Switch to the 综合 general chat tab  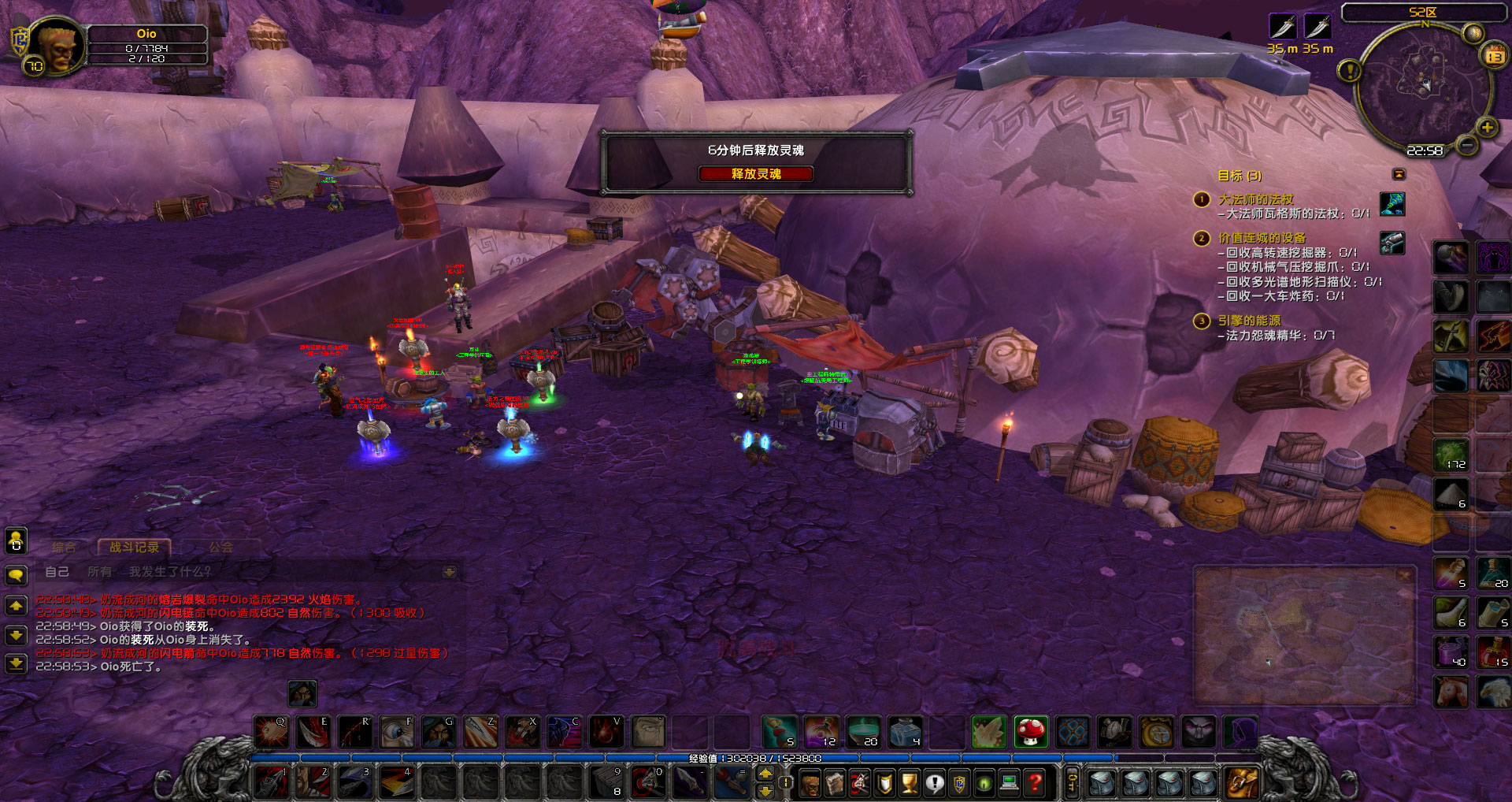point(64,547)
